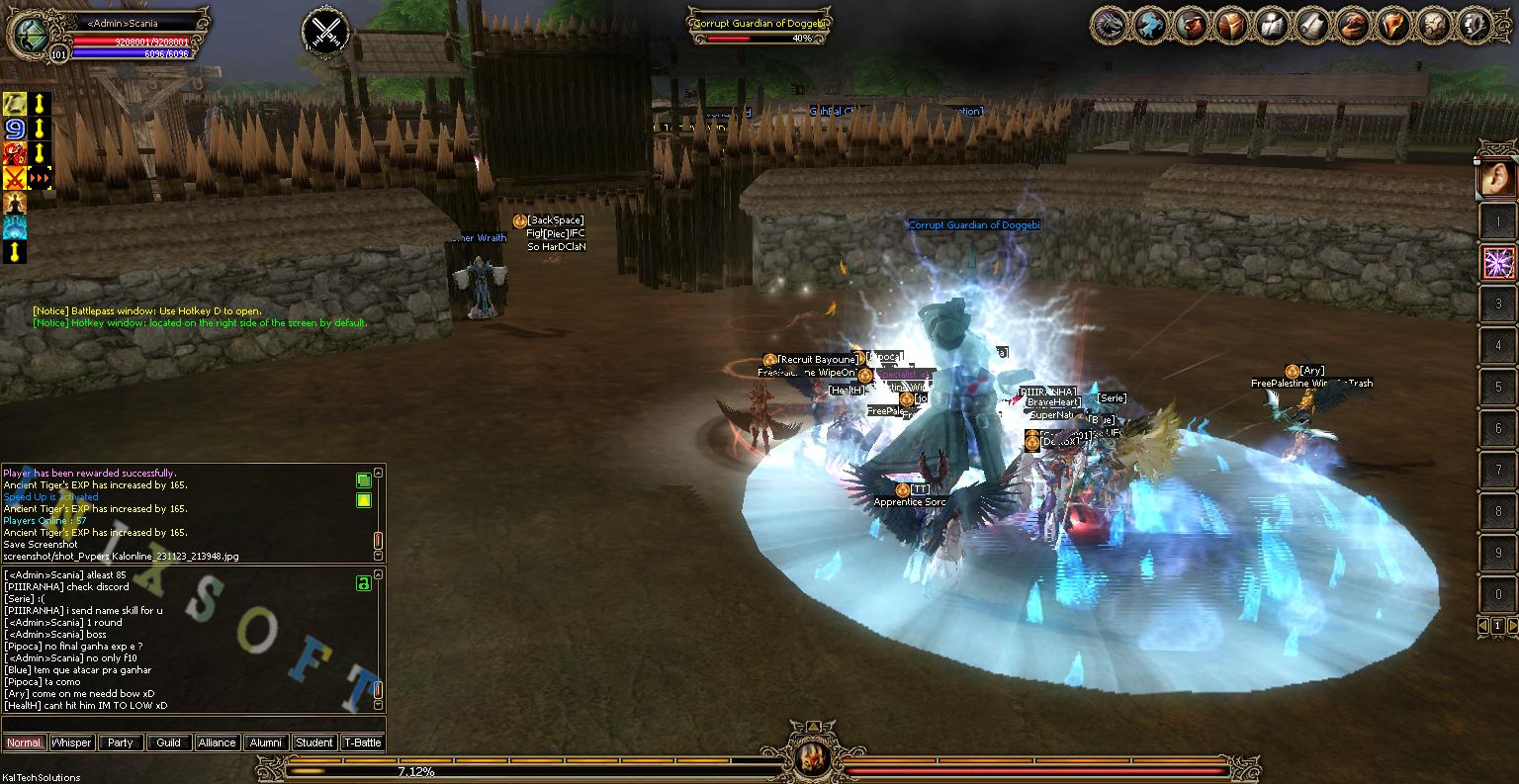Select the Alliance chat channel button
Screen dimensions: 1519x784
click(x=217, y=742)
